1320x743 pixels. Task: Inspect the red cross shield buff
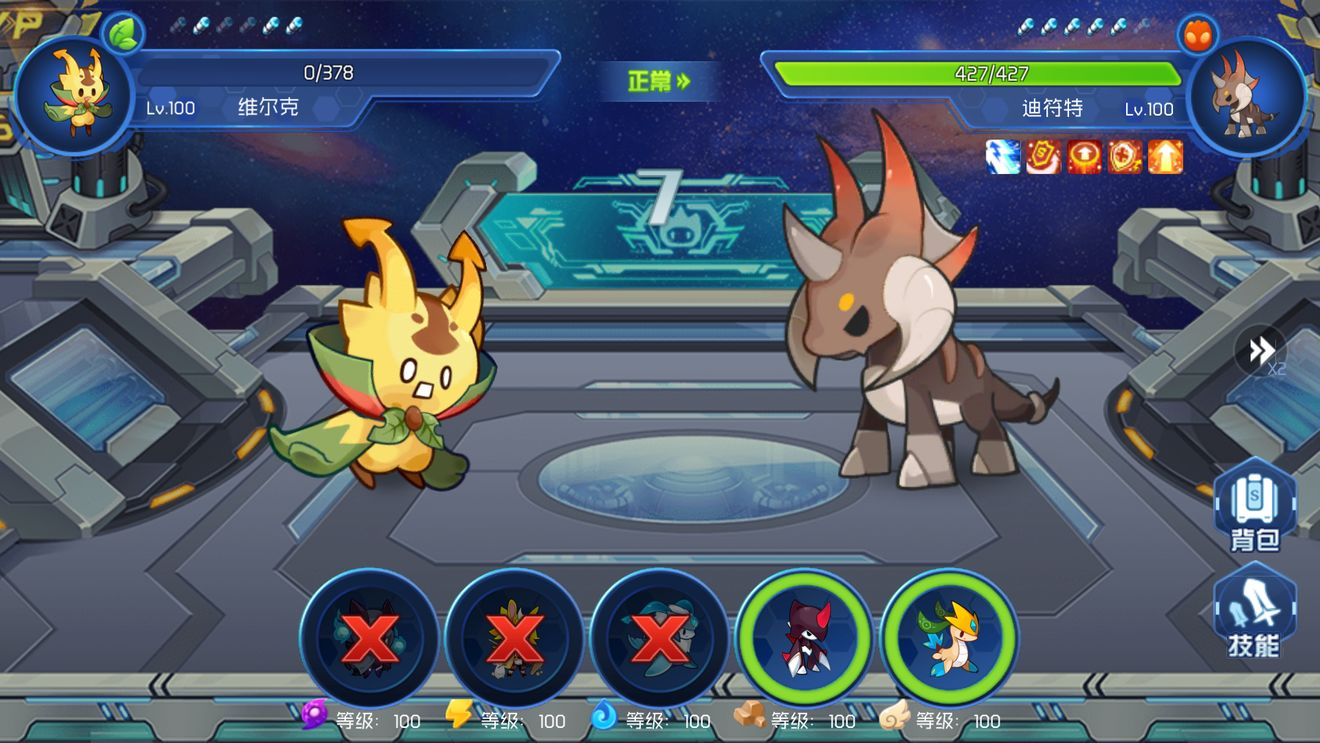[x=1125, y=157]
